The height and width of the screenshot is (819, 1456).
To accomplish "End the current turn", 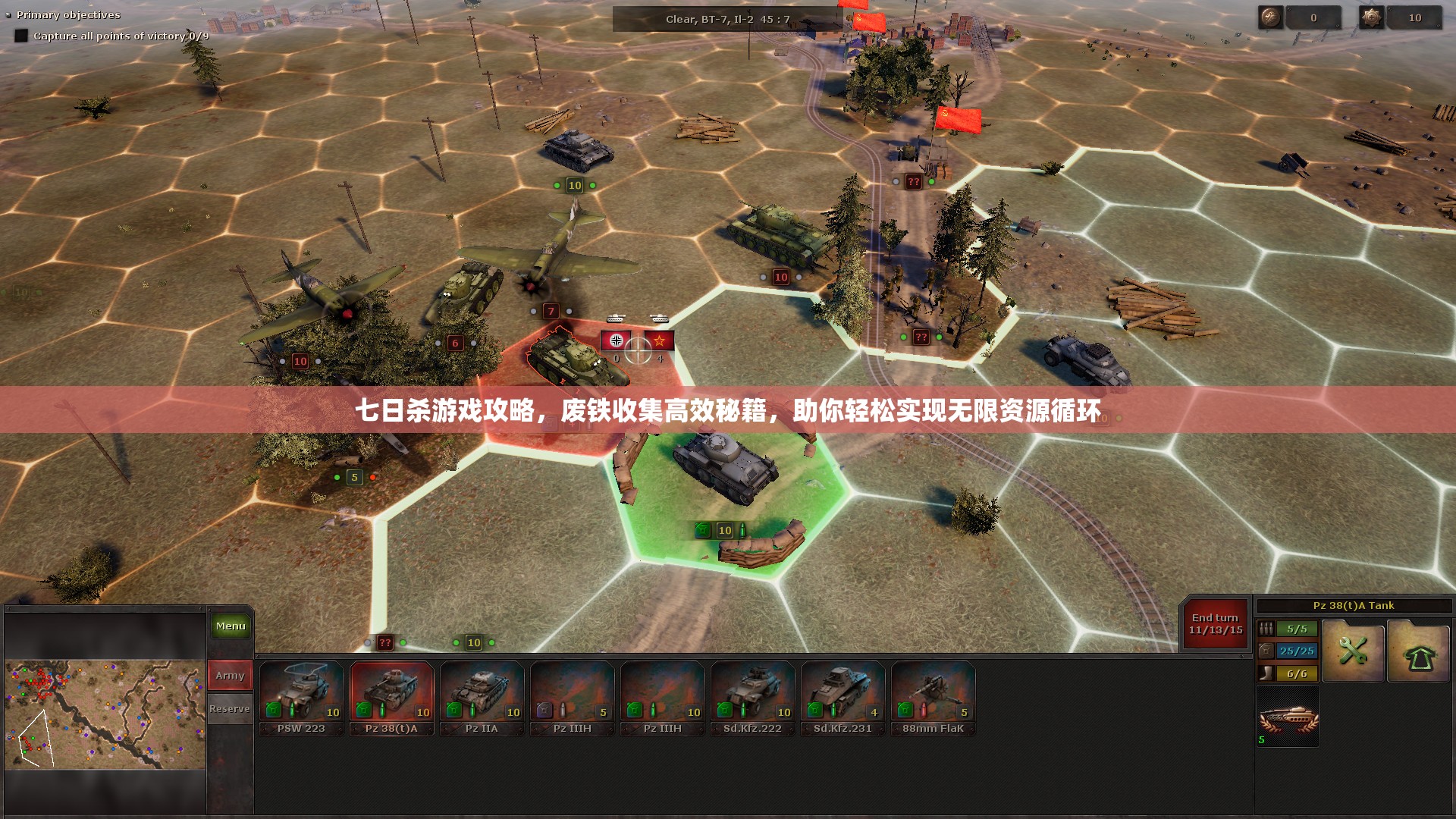I will click(1215, 623).
